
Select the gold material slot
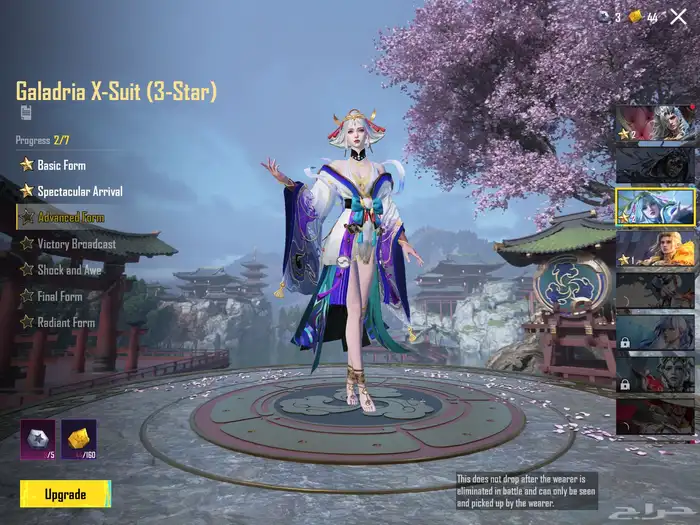(79, 439)
